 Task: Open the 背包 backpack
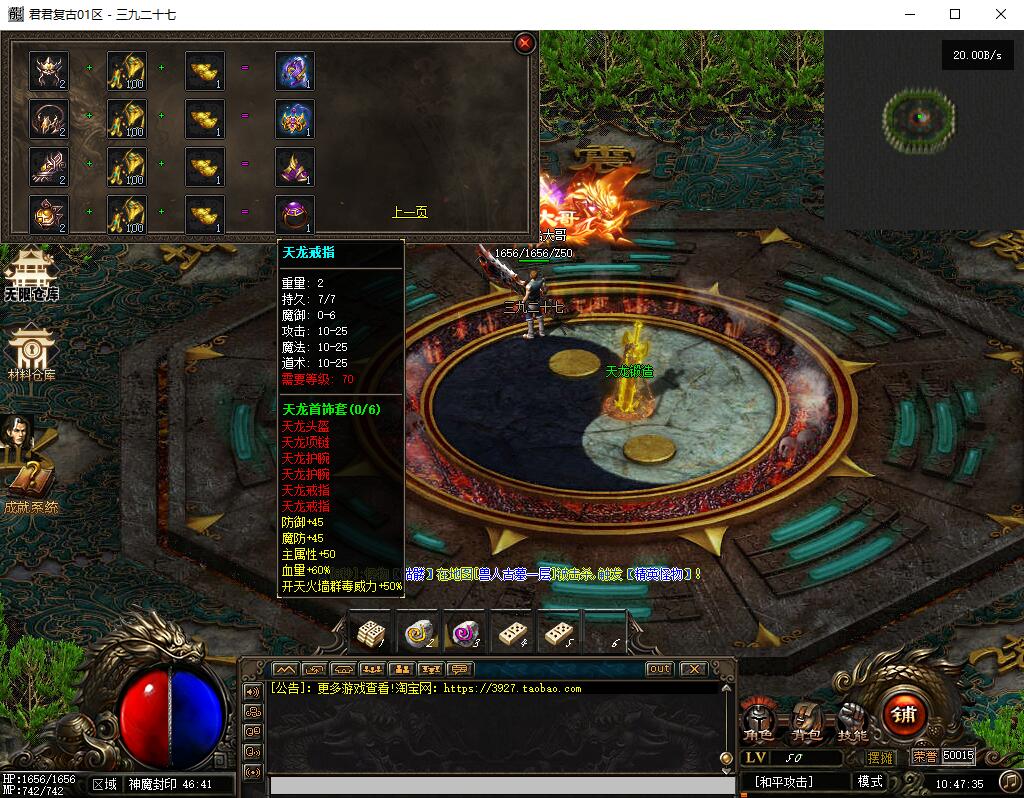coord(805,720)
